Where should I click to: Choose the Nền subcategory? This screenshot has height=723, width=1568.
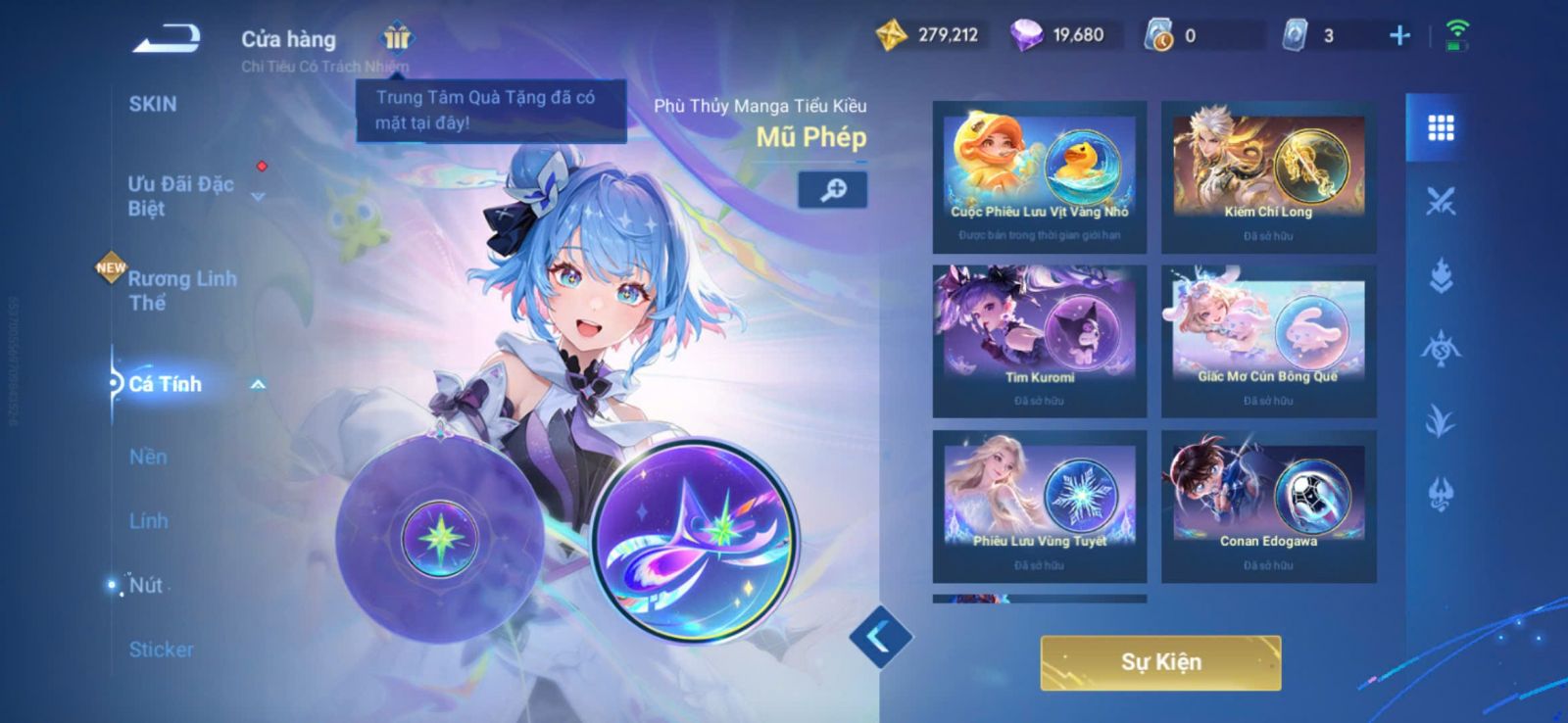click(x=148, y=457)
